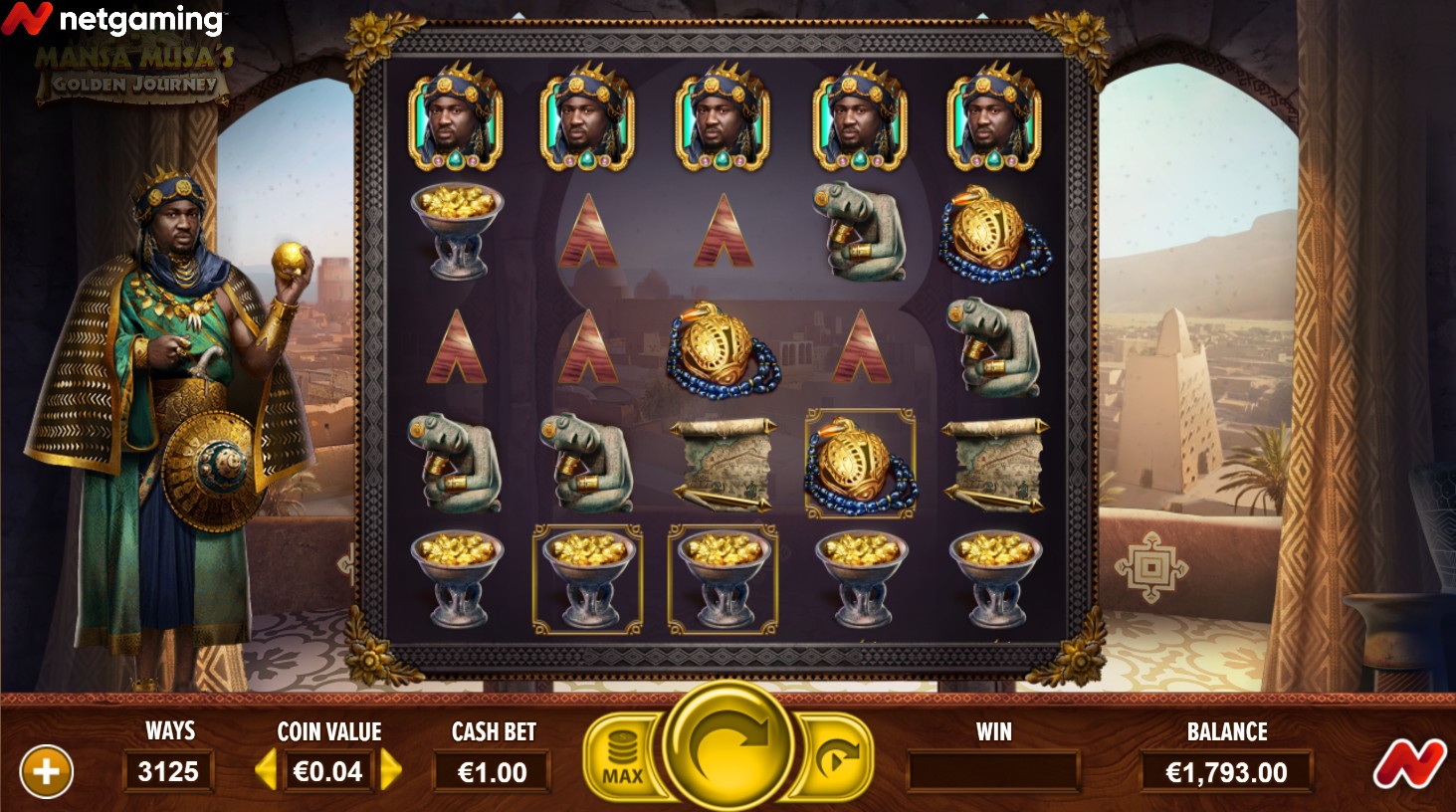
Task: Increase the coin value with right arrow
Action: pyautogui.click(x=391, y=770)
